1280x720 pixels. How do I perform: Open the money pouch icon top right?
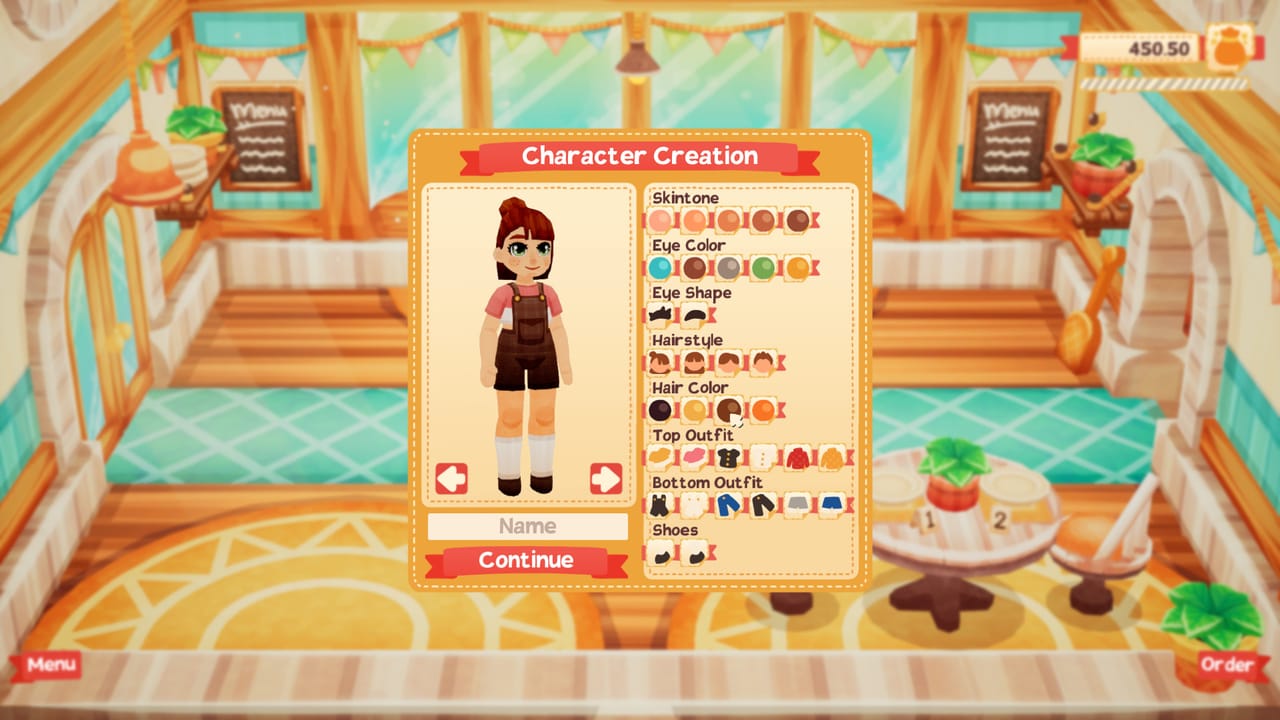tap(1229, 43)
